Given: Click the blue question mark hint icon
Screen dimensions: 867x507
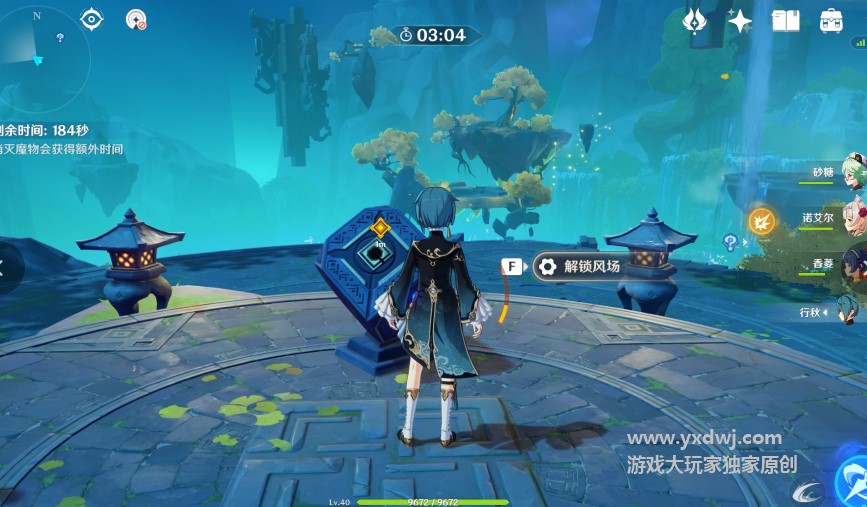Looking at the screenshot, I should click(731, 241).
